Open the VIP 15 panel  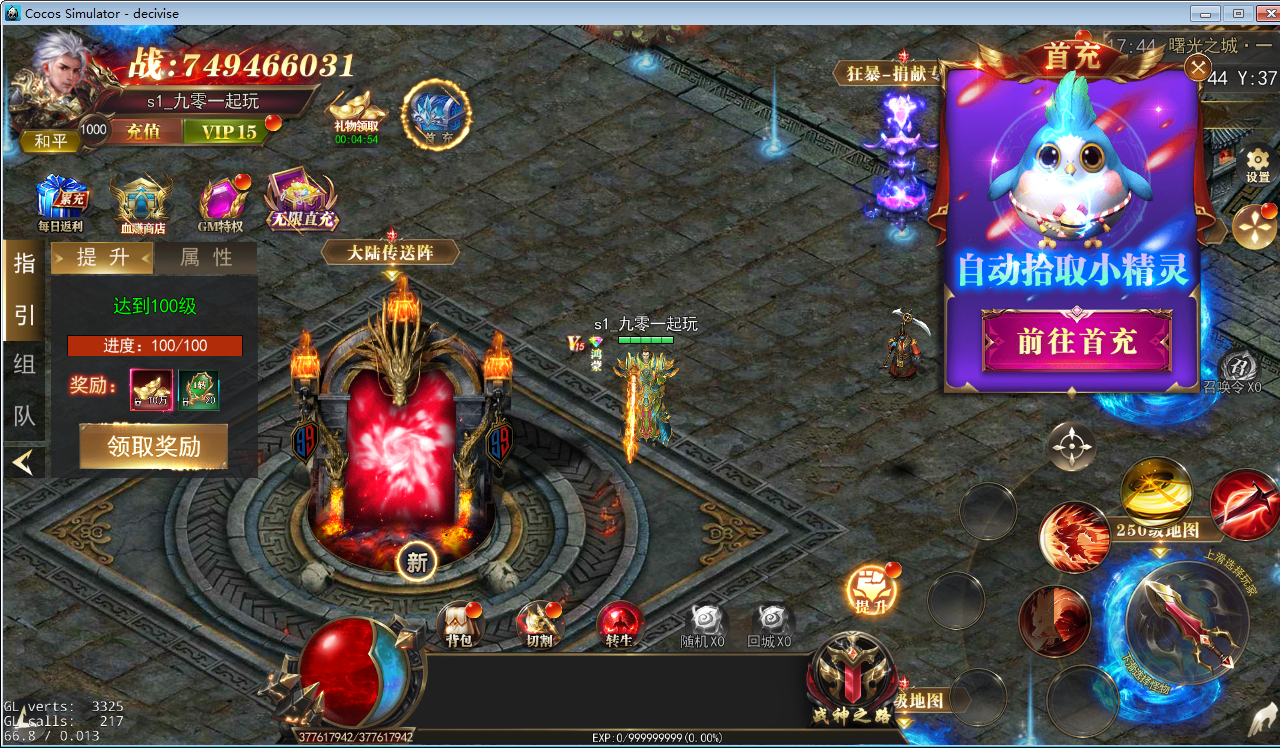(228, 131)
